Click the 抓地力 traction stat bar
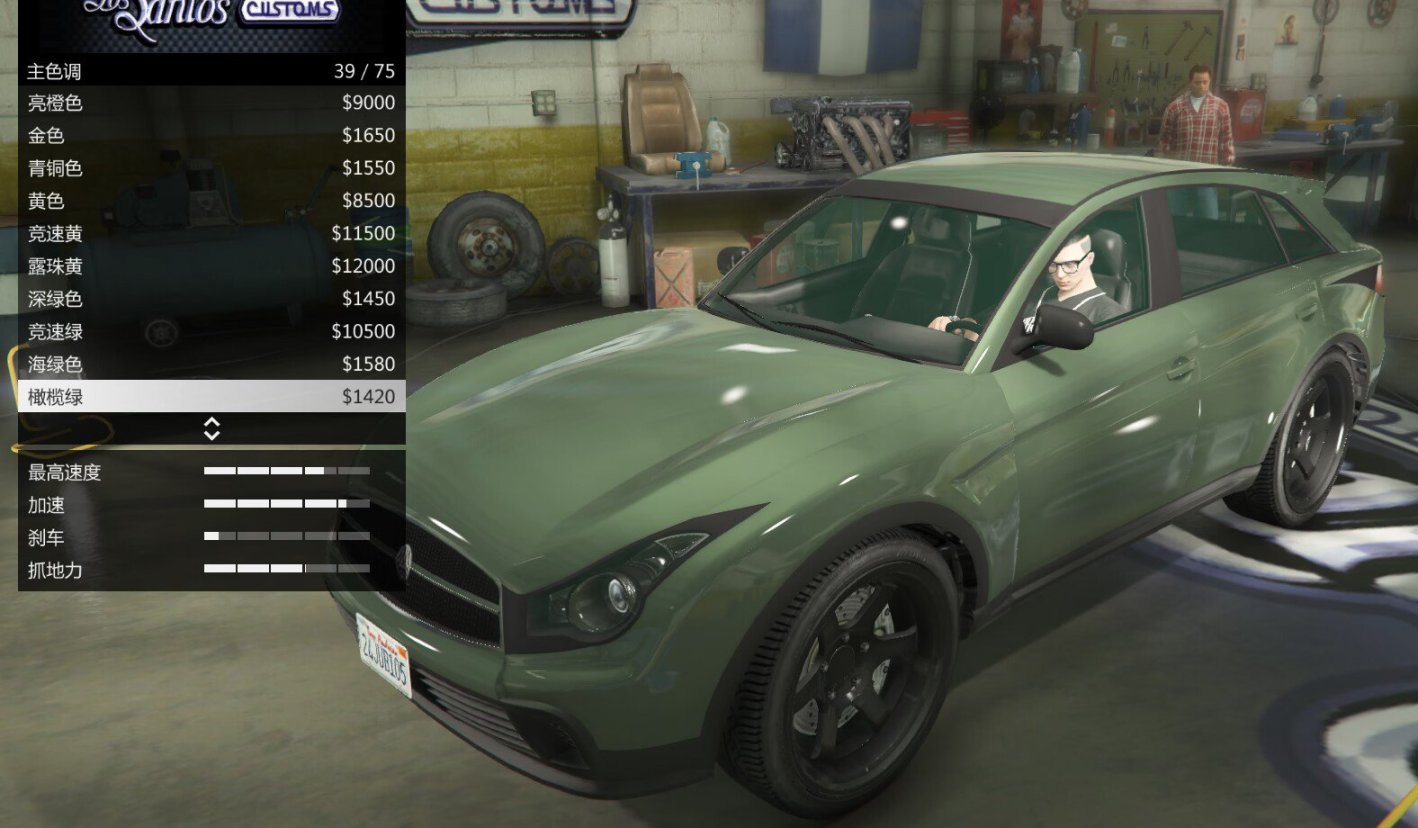The width and height of the screenshot is (1418, 828). point(285,571)
